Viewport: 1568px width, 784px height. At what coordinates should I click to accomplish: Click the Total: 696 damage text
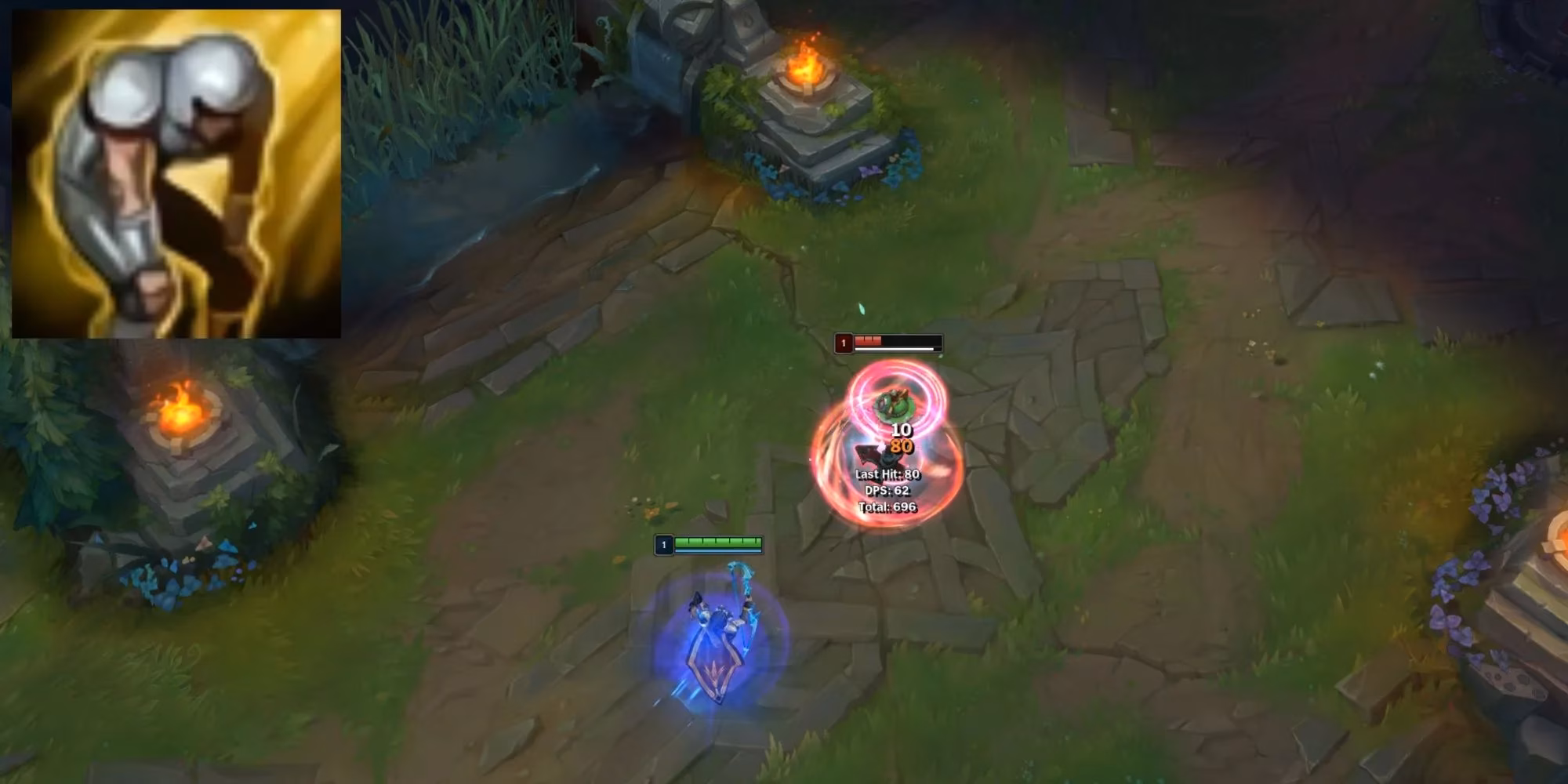[x=888, y=508]
